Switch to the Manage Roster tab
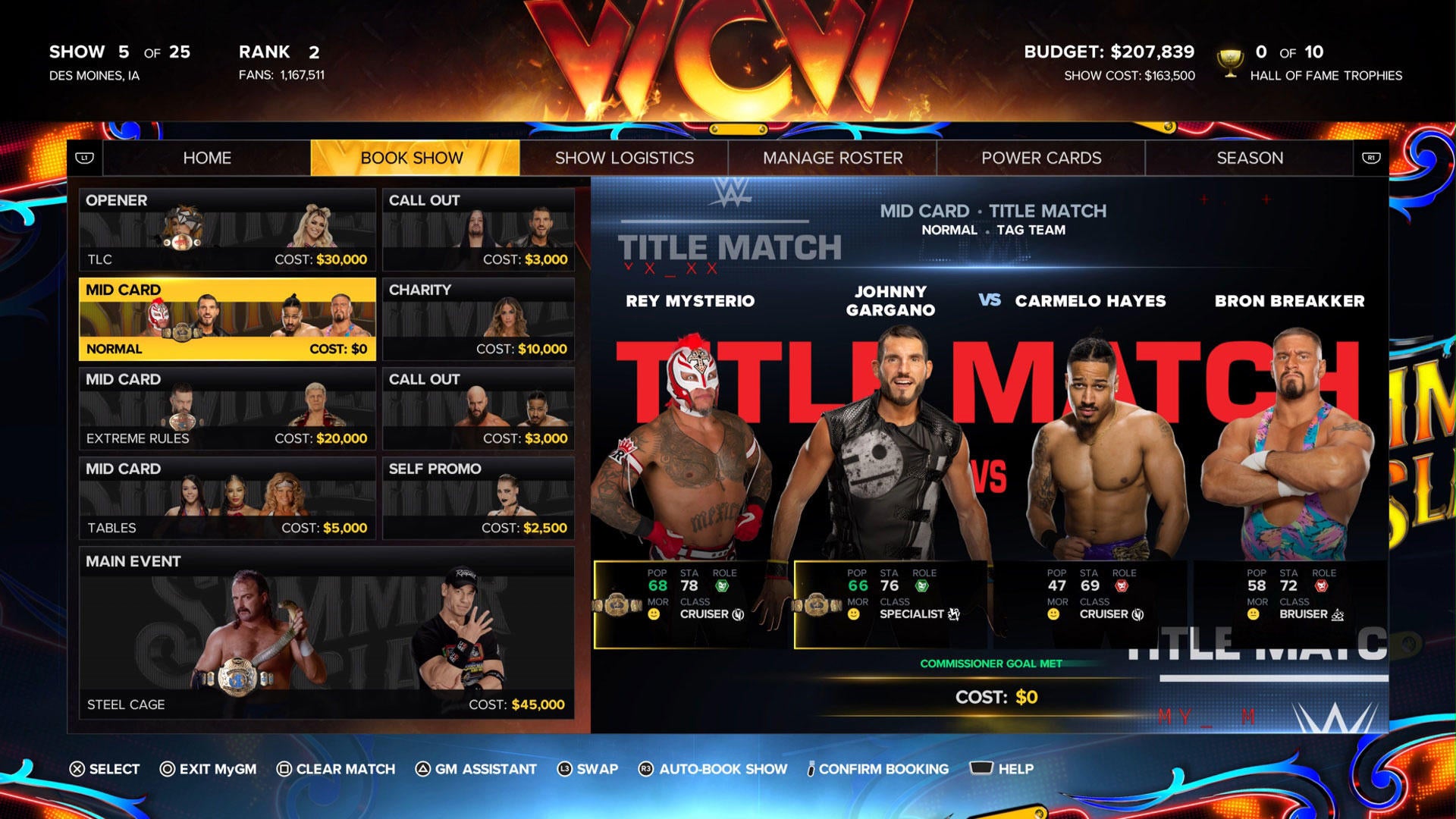The width and height of the screenshot is (1456, 819). click(832, 158)
